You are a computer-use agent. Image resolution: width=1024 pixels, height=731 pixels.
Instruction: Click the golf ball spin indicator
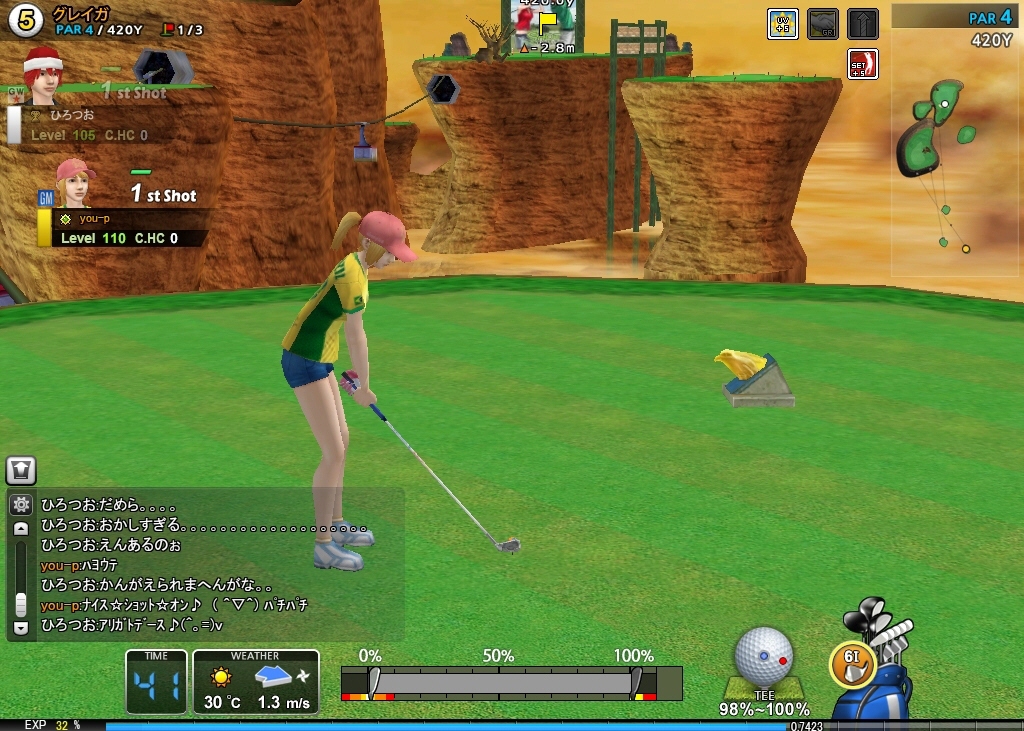[764, 656]
